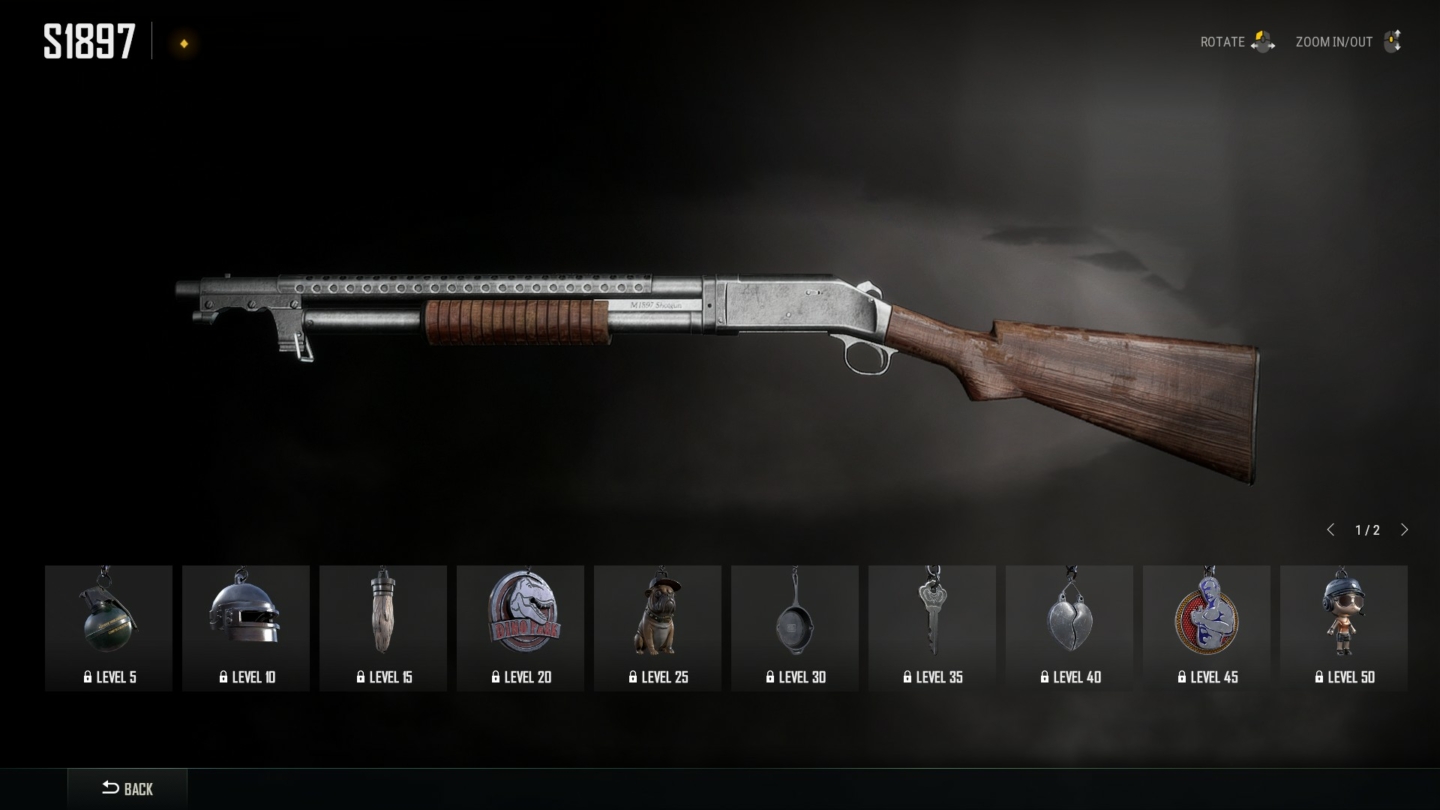Click the Rotate control icon

tap(1262, 42)
